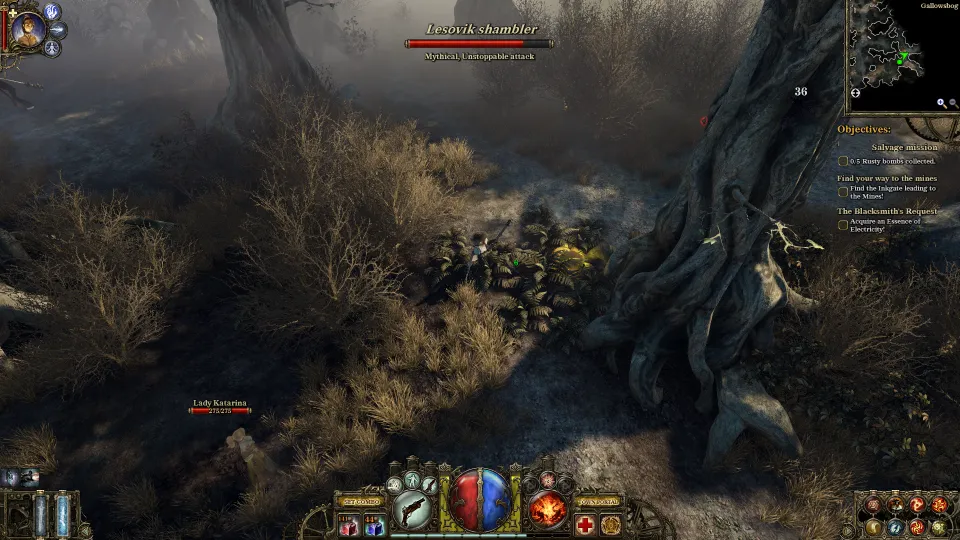The image size is (960, 540).
Task: Click the companion's top blue behavior icon
Action: (x=52, y=12)
